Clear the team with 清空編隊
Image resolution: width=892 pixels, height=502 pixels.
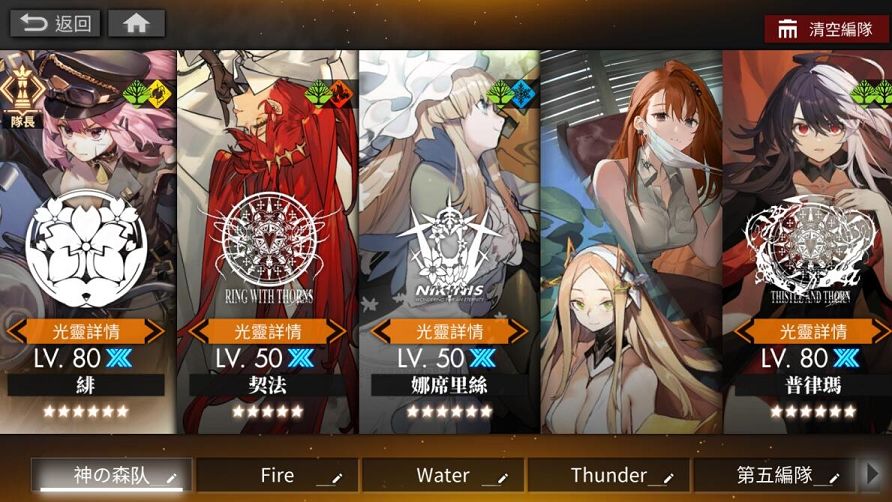pos(826,28)
